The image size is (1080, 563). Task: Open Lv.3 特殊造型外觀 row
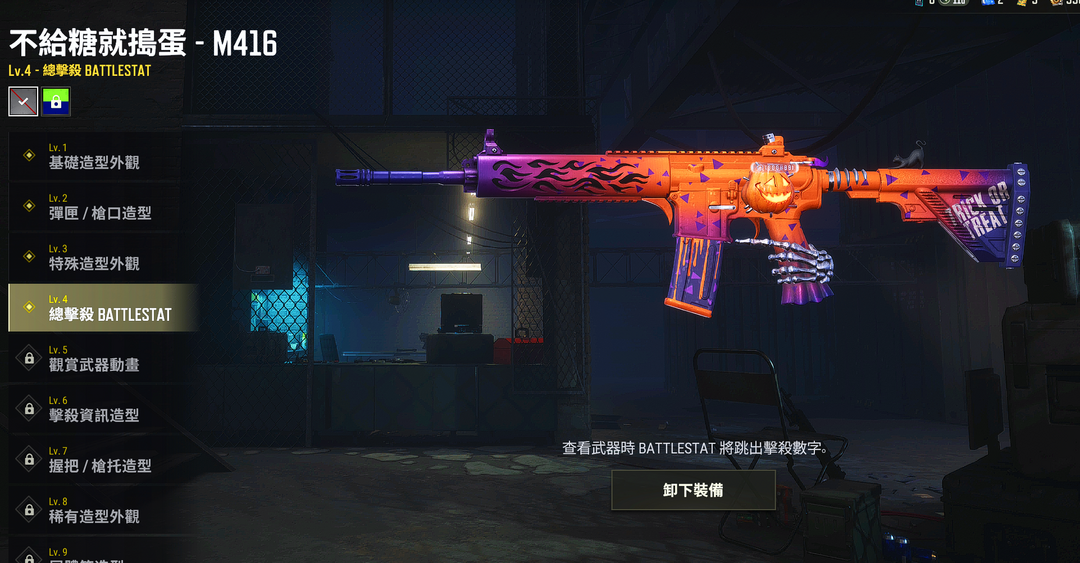click(100, 257)
